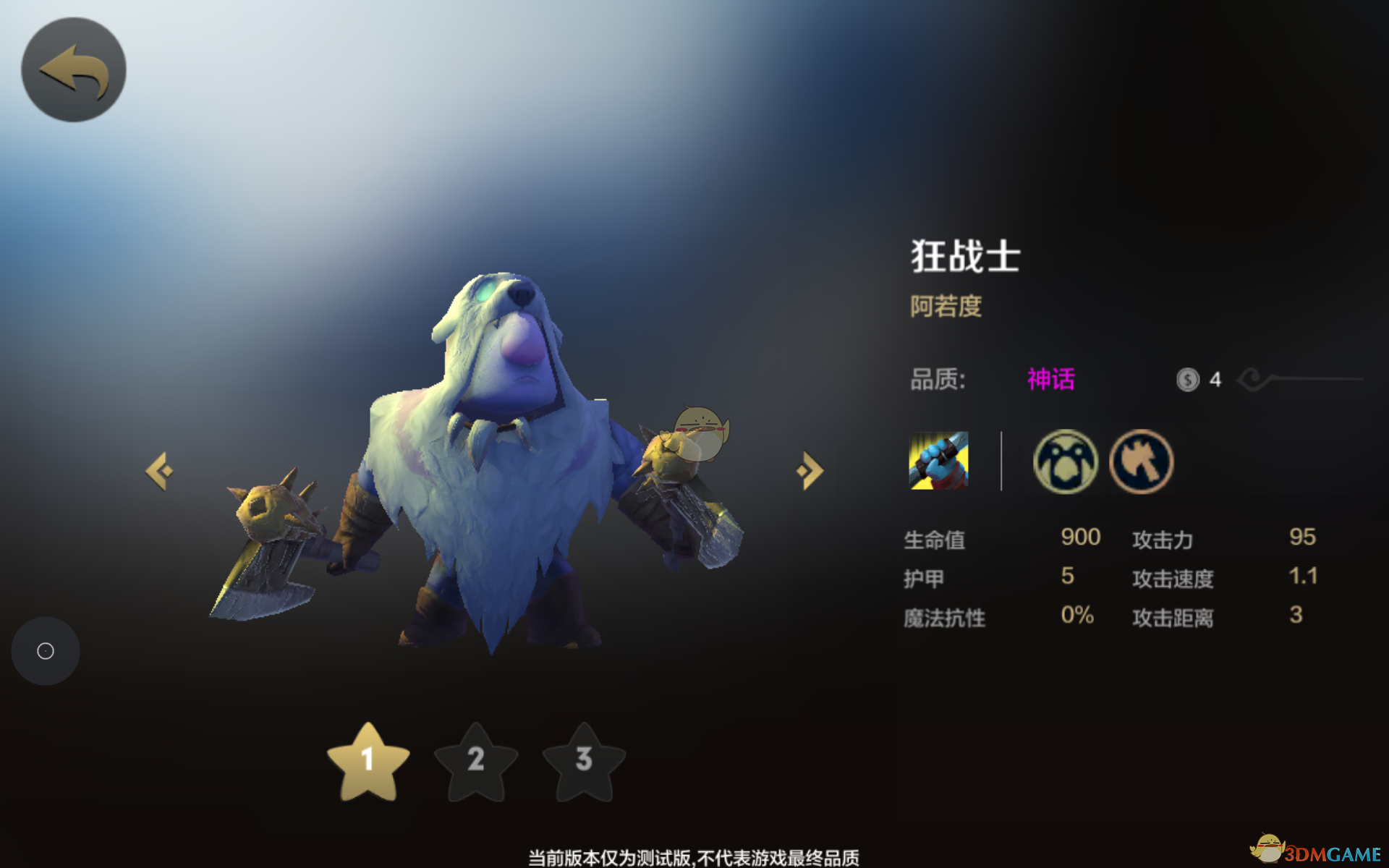
Task: Tap the round circle button on left
Action: [x=46, y=651]
